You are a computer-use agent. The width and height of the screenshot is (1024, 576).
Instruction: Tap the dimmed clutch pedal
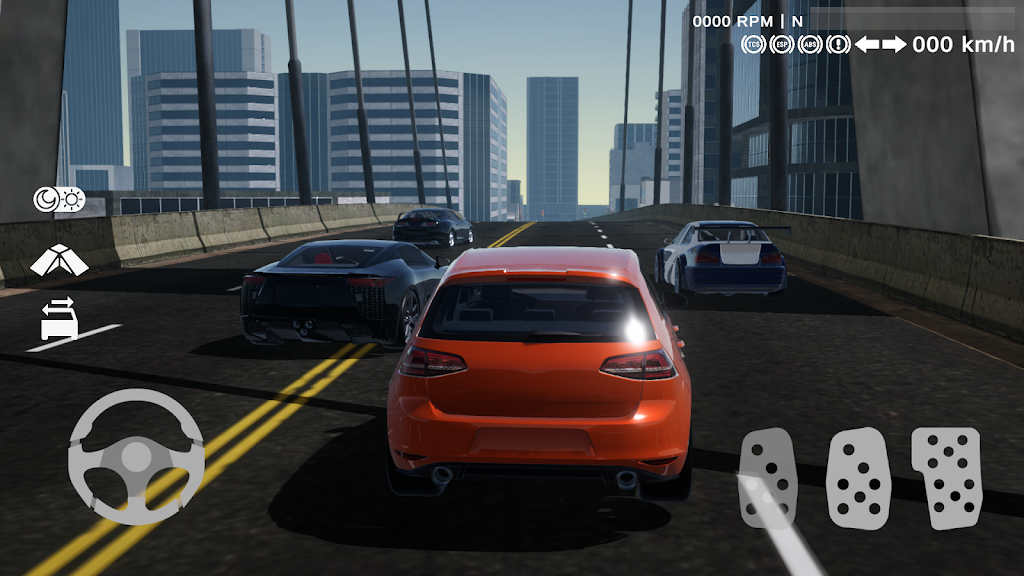pyautogui.click(x=768, y=478)
